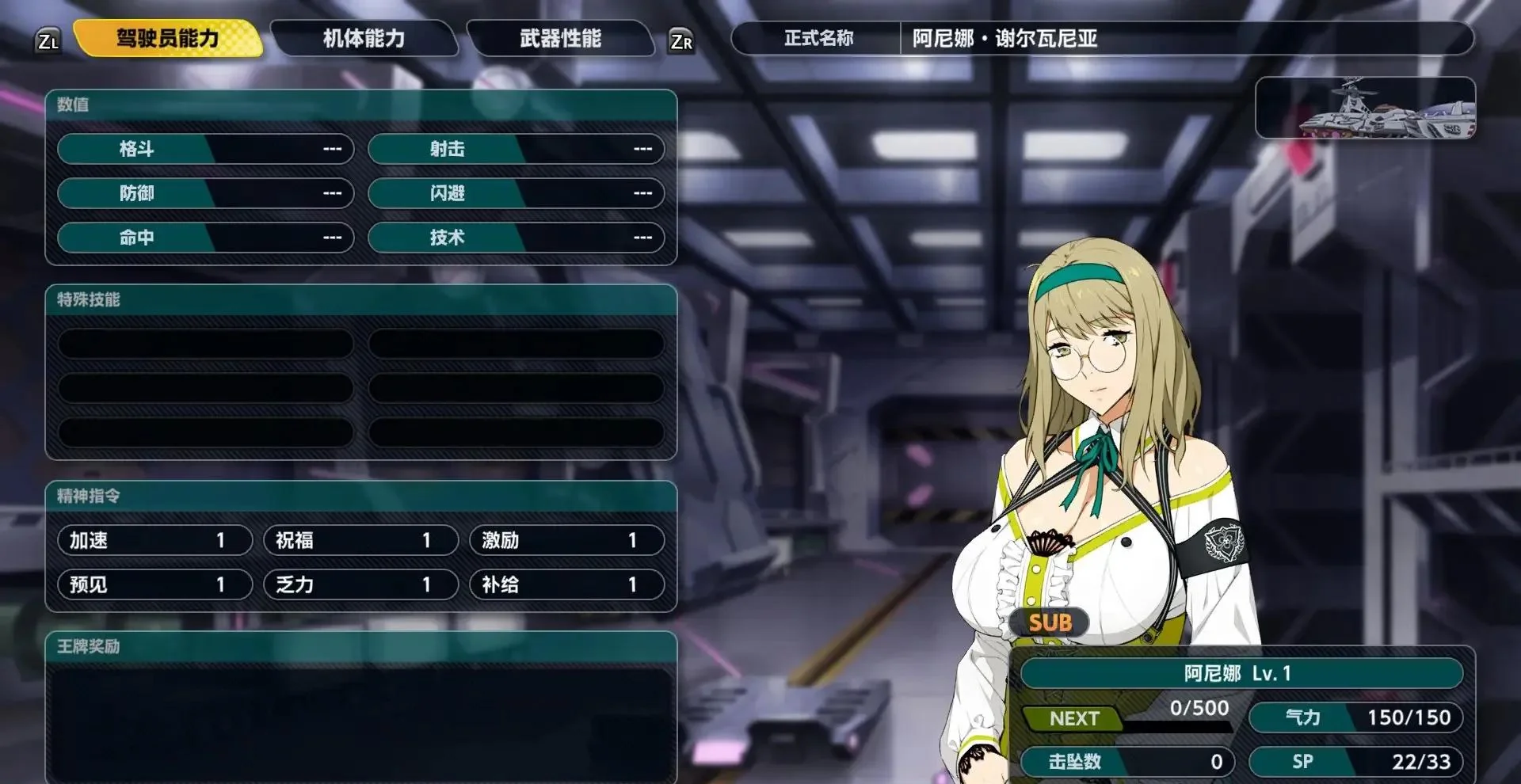
Task: Select the 格斗 stat entry
Action: [x=206, y=149]
